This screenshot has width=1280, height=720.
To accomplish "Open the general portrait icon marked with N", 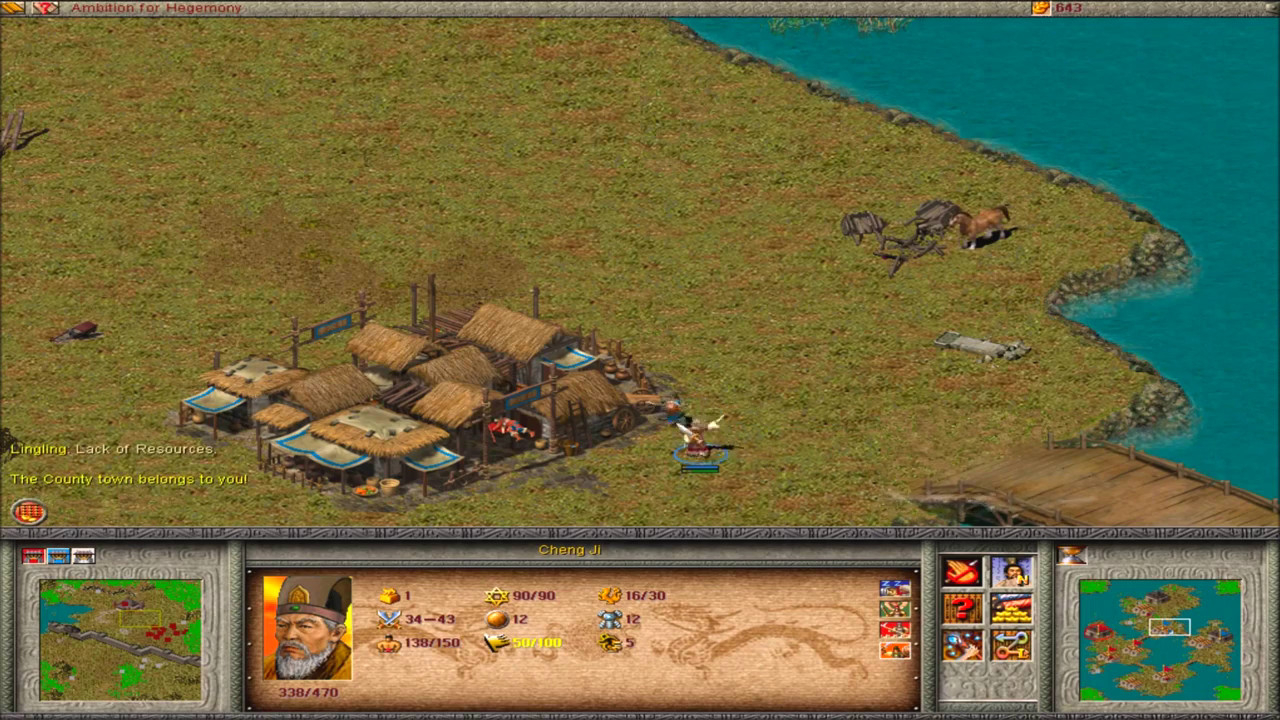I will [1010, 573].
